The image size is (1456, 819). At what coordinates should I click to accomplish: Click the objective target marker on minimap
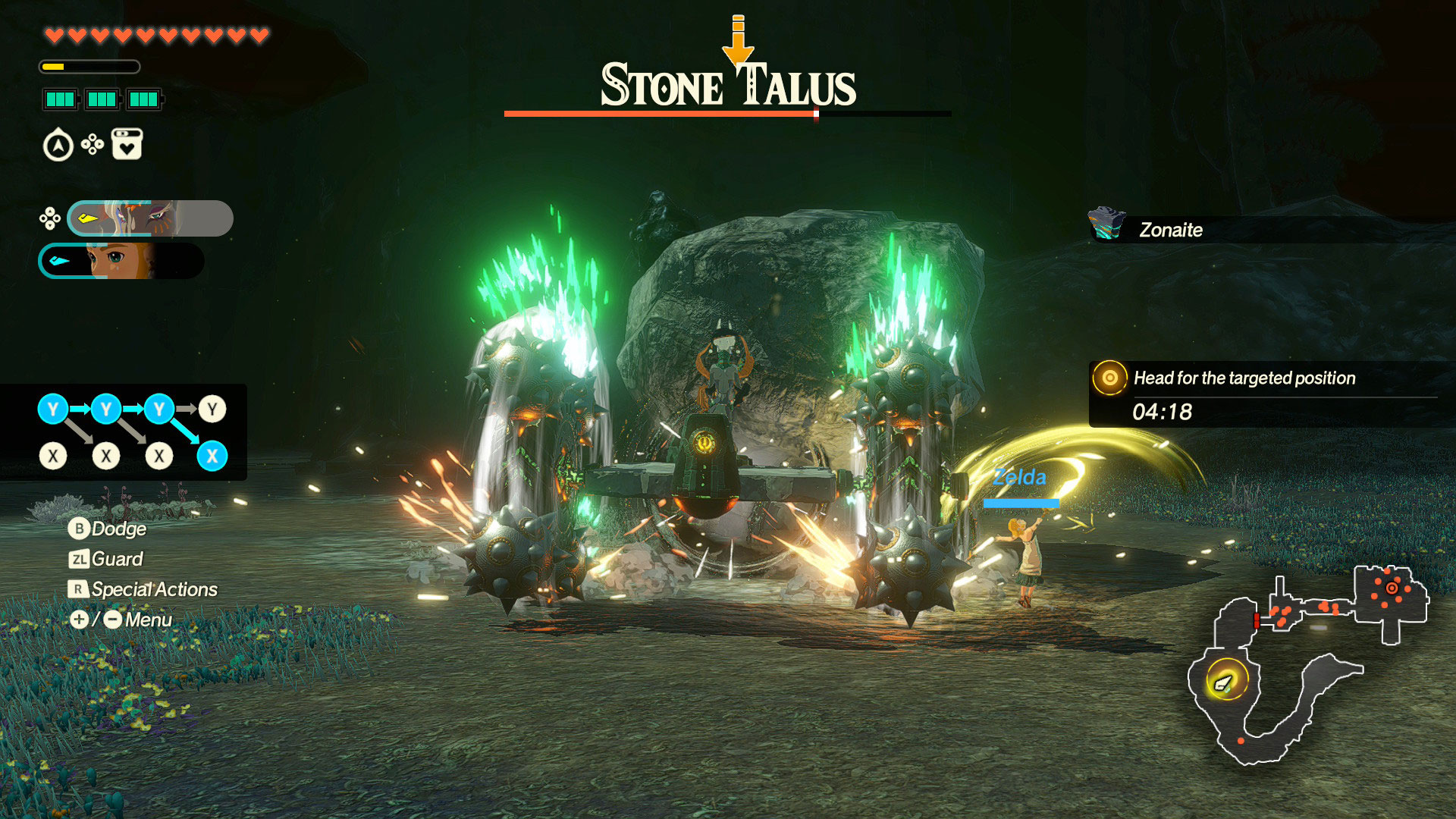point(1392,588)
